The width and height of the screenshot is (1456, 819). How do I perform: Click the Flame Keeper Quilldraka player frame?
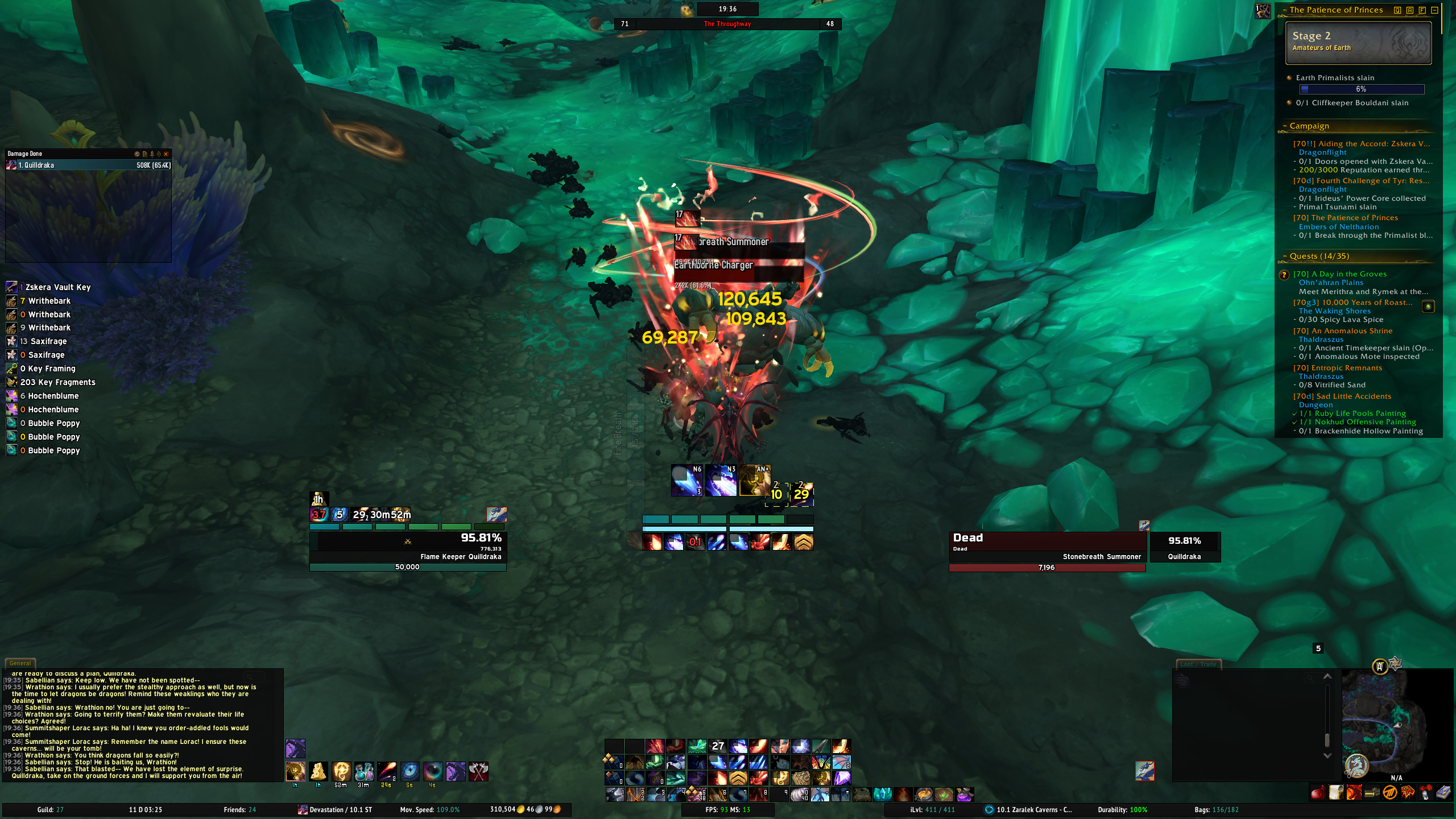click(x=408, y=547)
